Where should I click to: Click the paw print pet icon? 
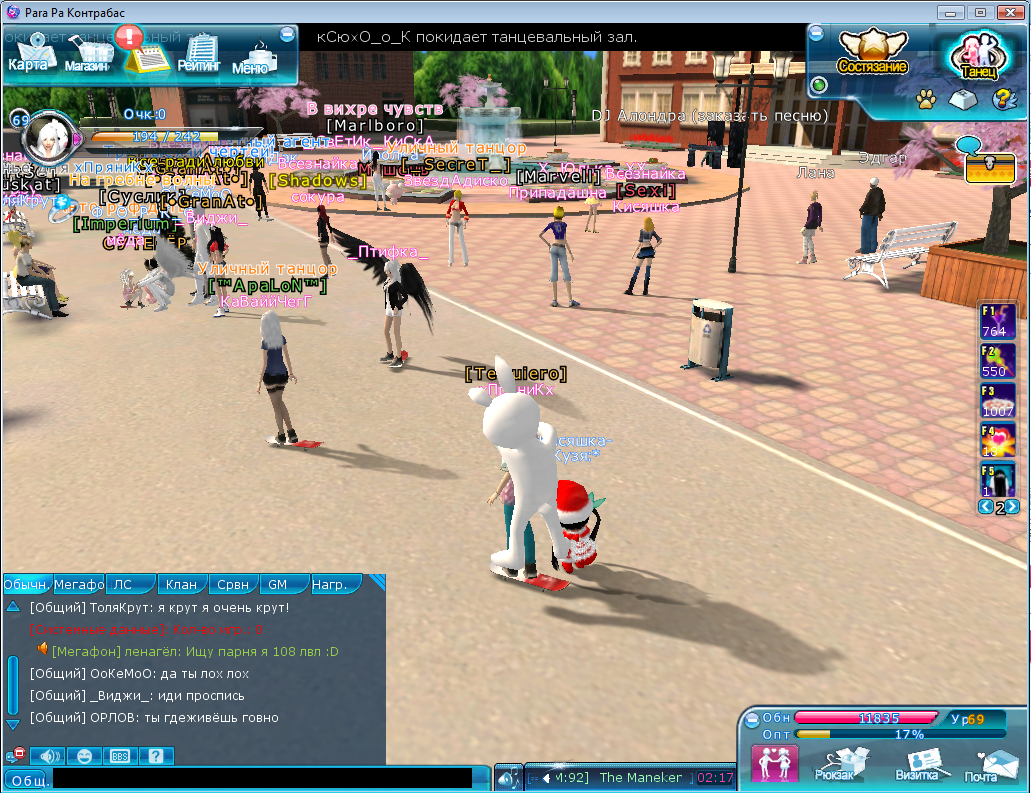[926, 99]
